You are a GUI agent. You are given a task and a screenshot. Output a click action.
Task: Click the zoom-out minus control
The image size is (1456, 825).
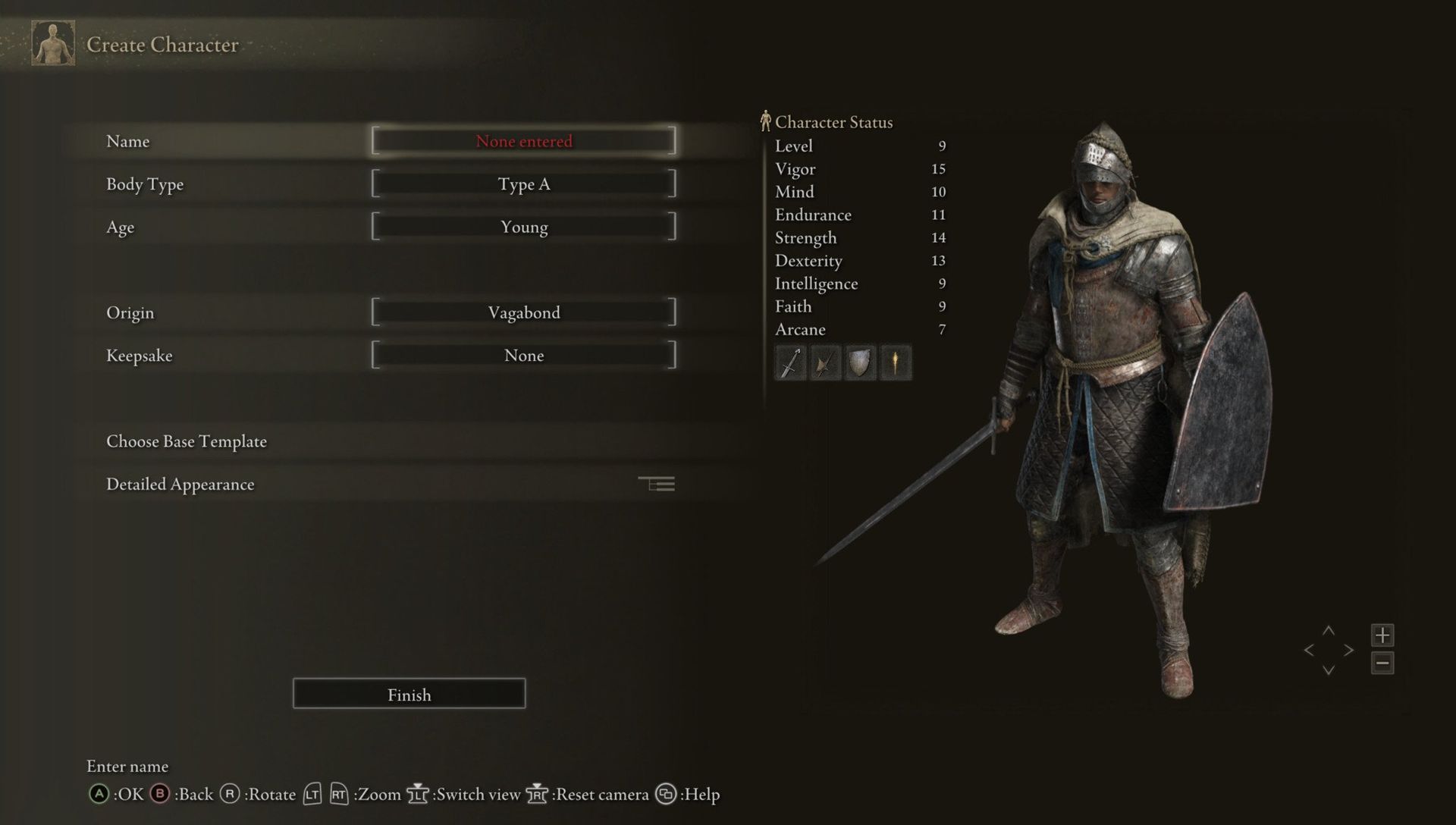pyautogui.click(x=1383, y=662)
